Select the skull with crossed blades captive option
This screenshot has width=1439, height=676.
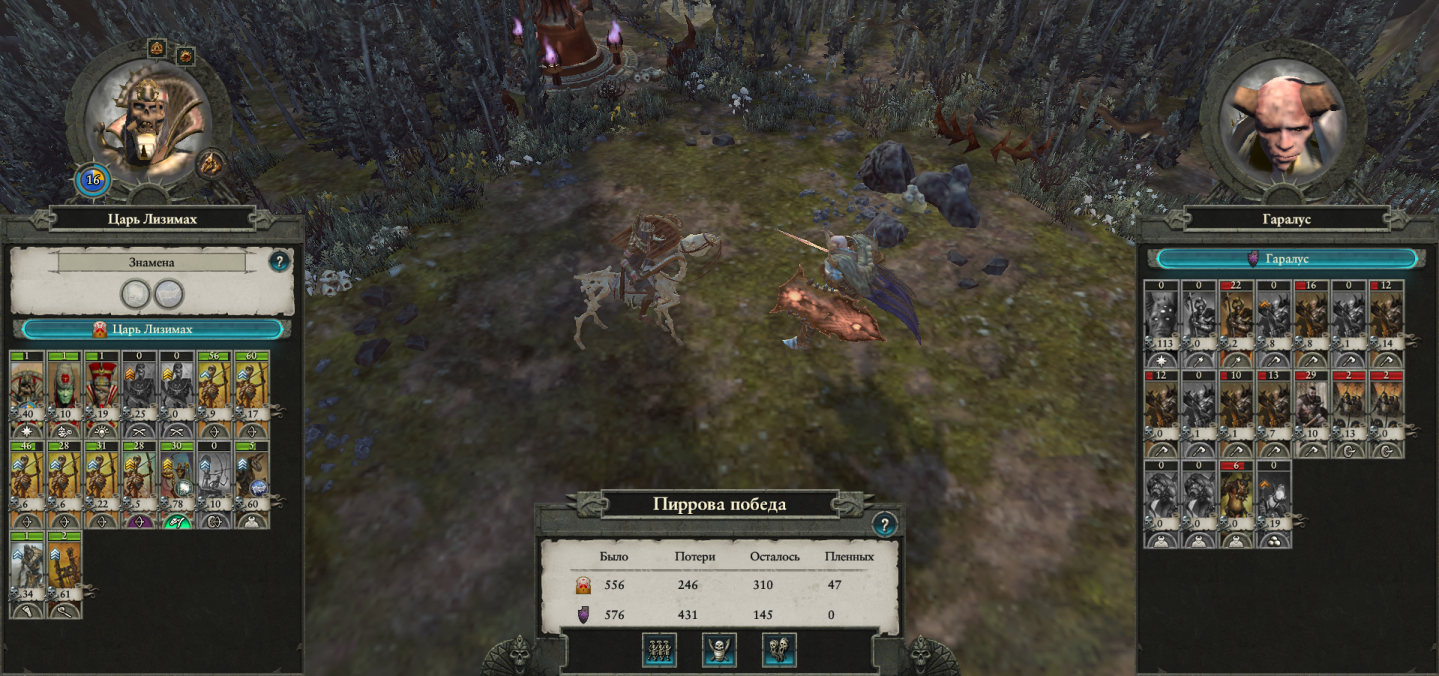click(x=719, y=650)
